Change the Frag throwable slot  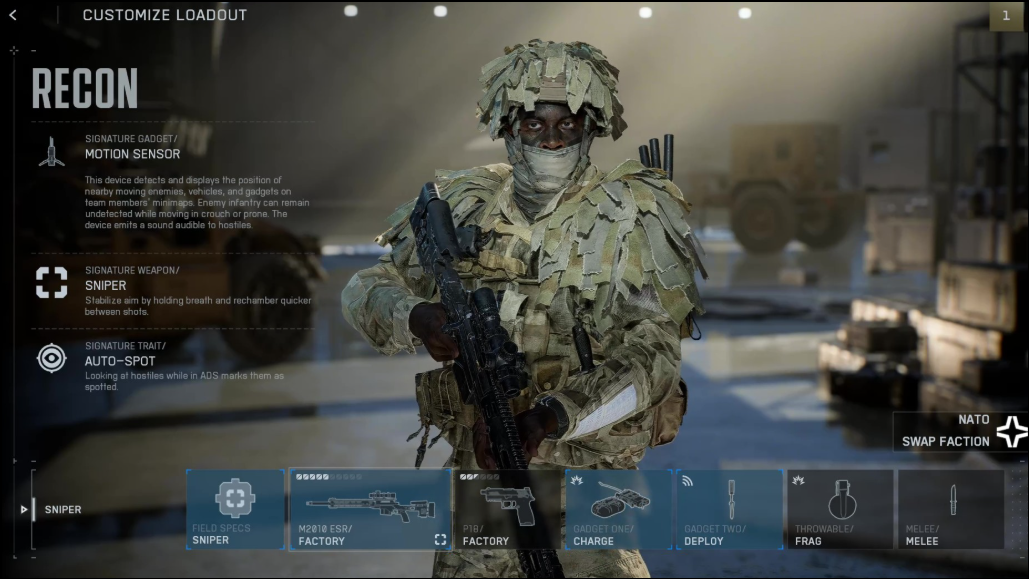(x=840, y=509)
